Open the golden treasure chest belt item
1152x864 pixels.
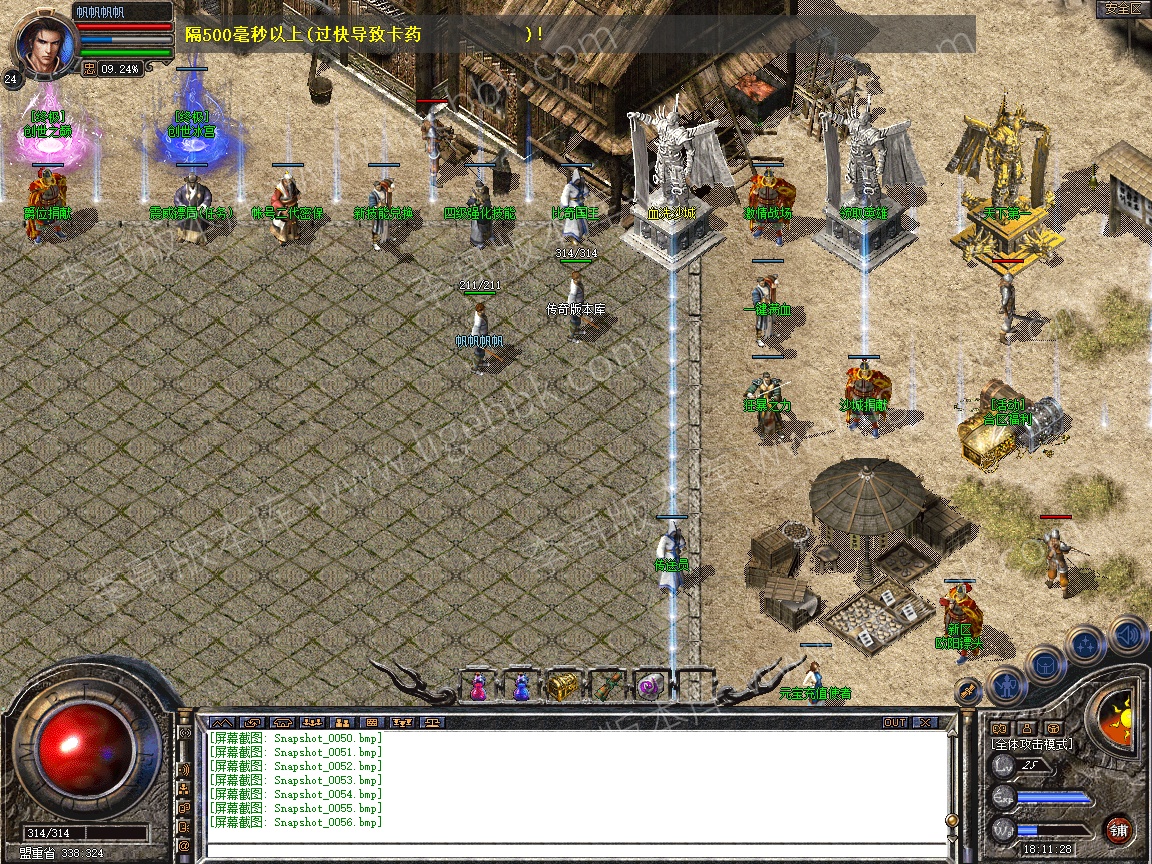pos(563,687)
